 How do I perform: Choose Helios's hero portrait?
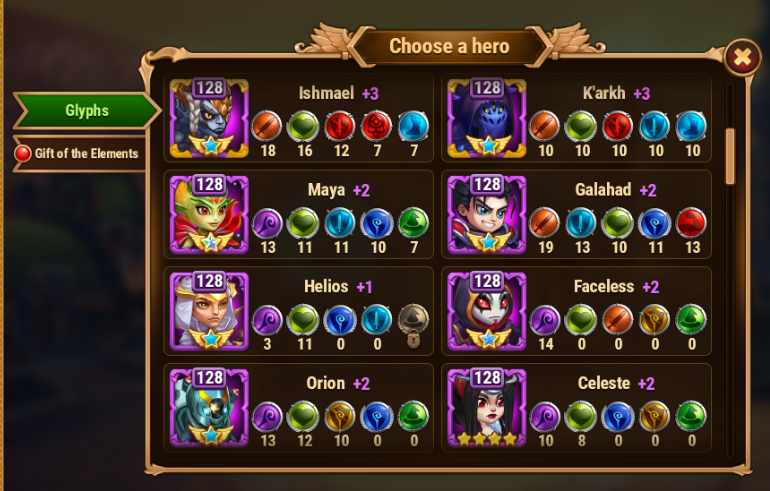point(209,310)
